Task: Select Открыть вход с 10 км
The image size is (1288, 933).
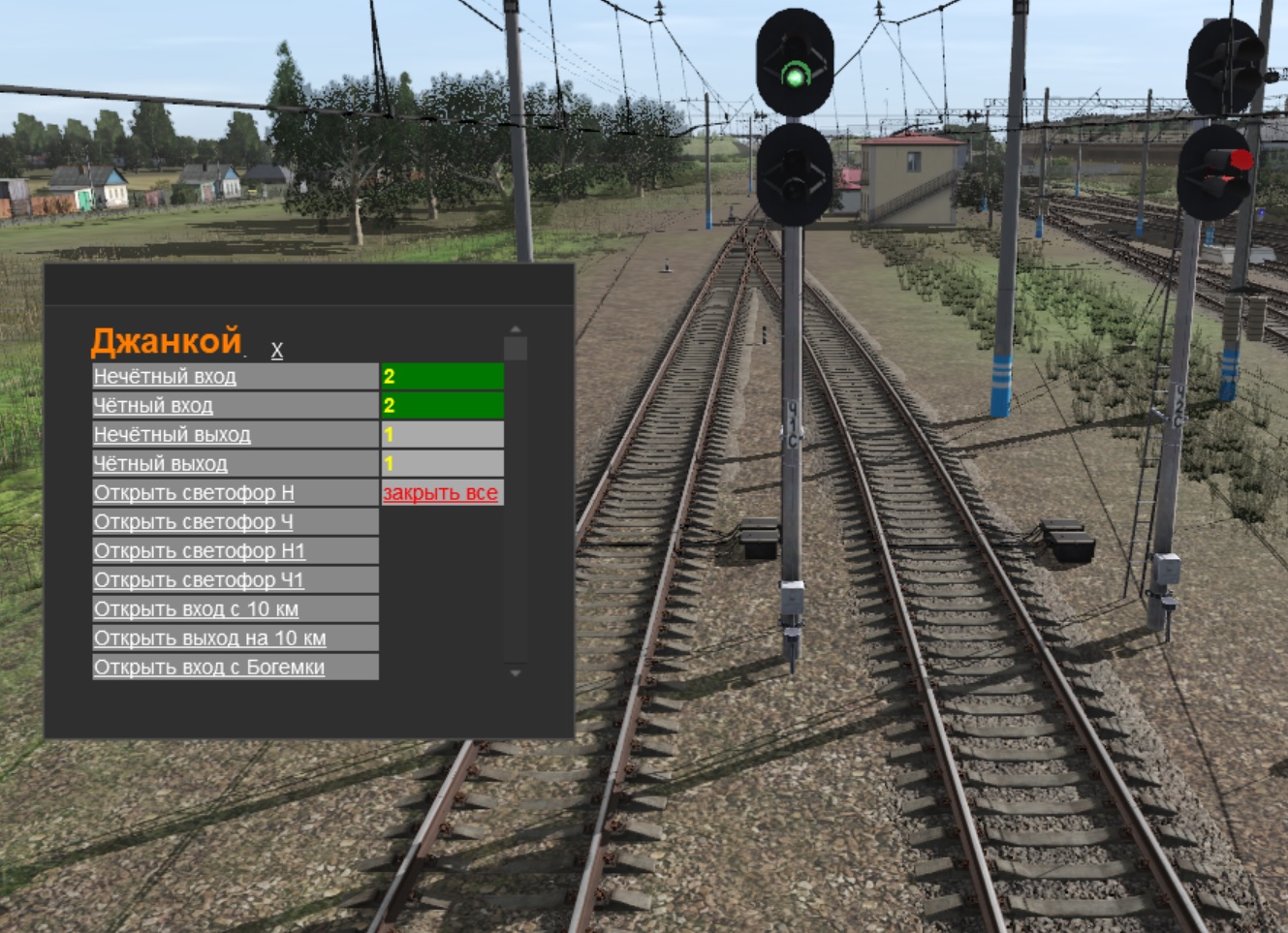Action: tap(197, 609)
